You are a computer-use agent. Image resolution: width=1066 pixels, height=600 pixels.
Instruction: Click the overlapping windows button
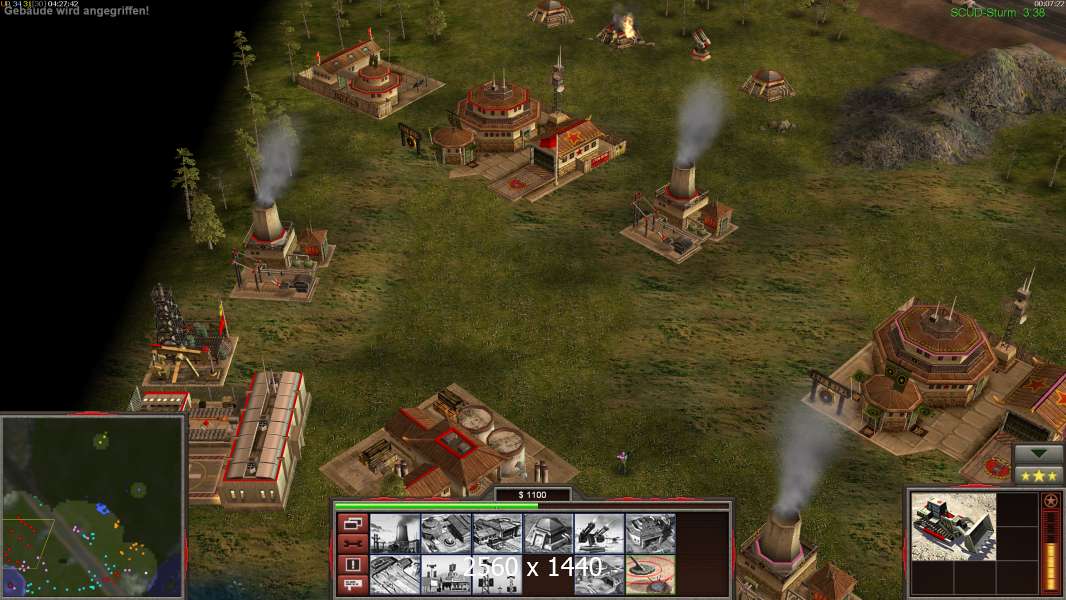(351, 523)
